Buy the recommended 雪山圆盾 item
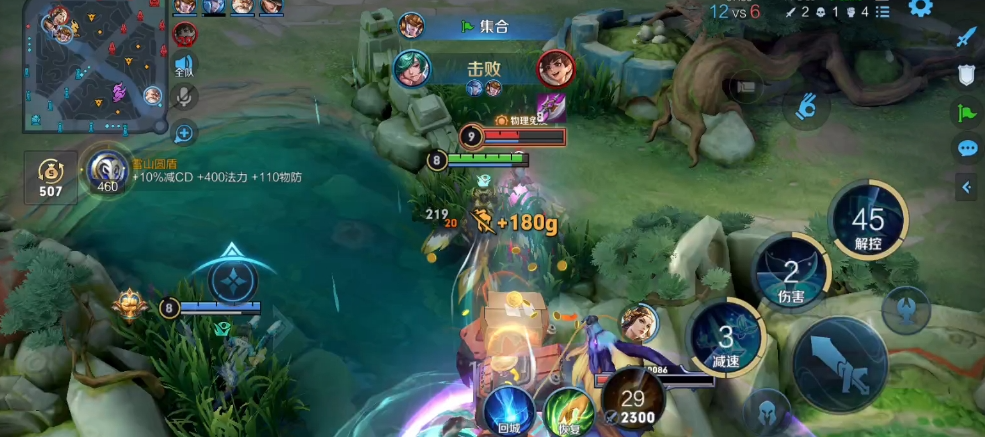This screenshot has width=985, height=437. [x=105, y=173]
